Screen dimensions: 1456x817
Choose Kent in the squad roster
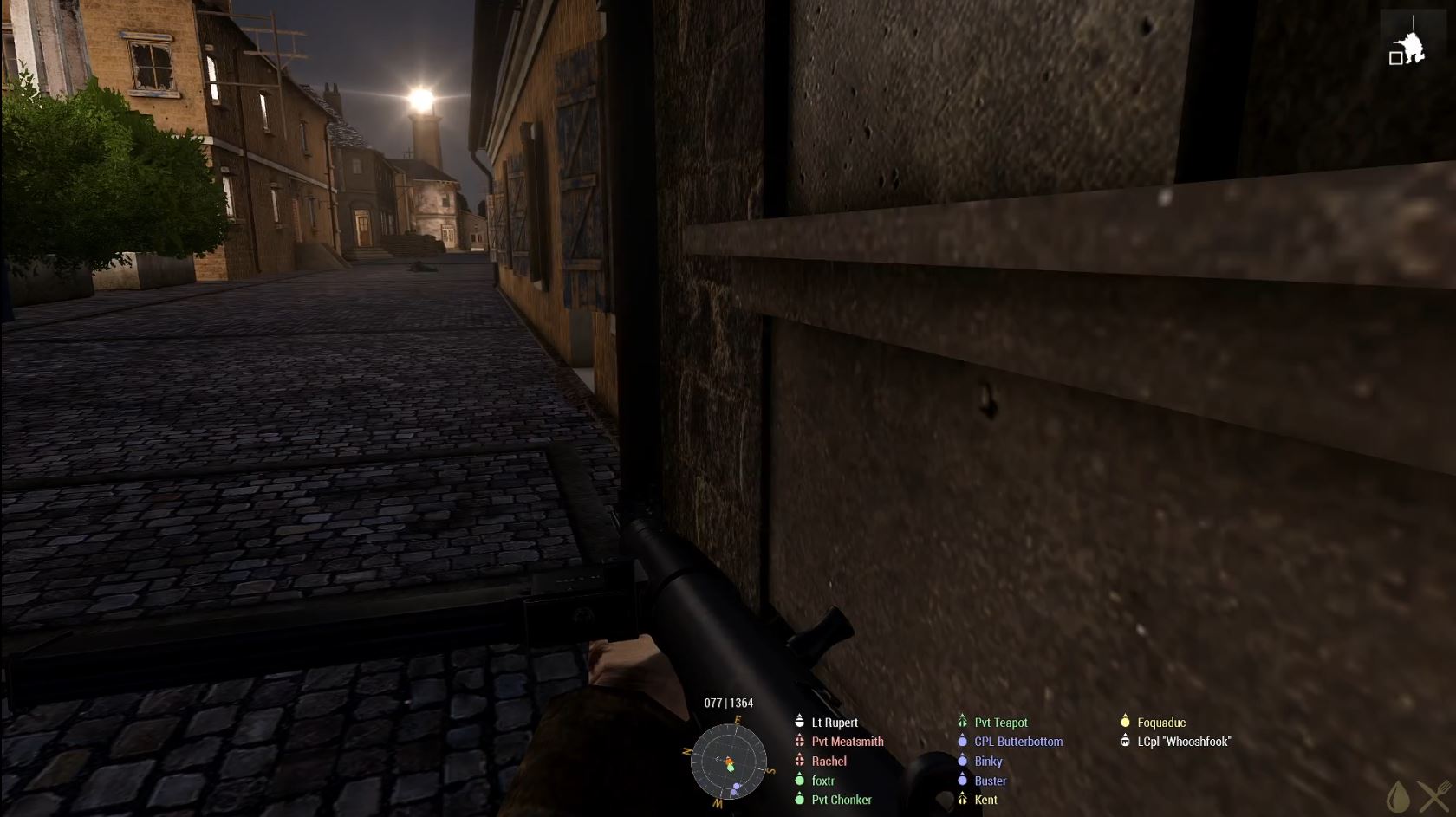[x=985, y=800]
